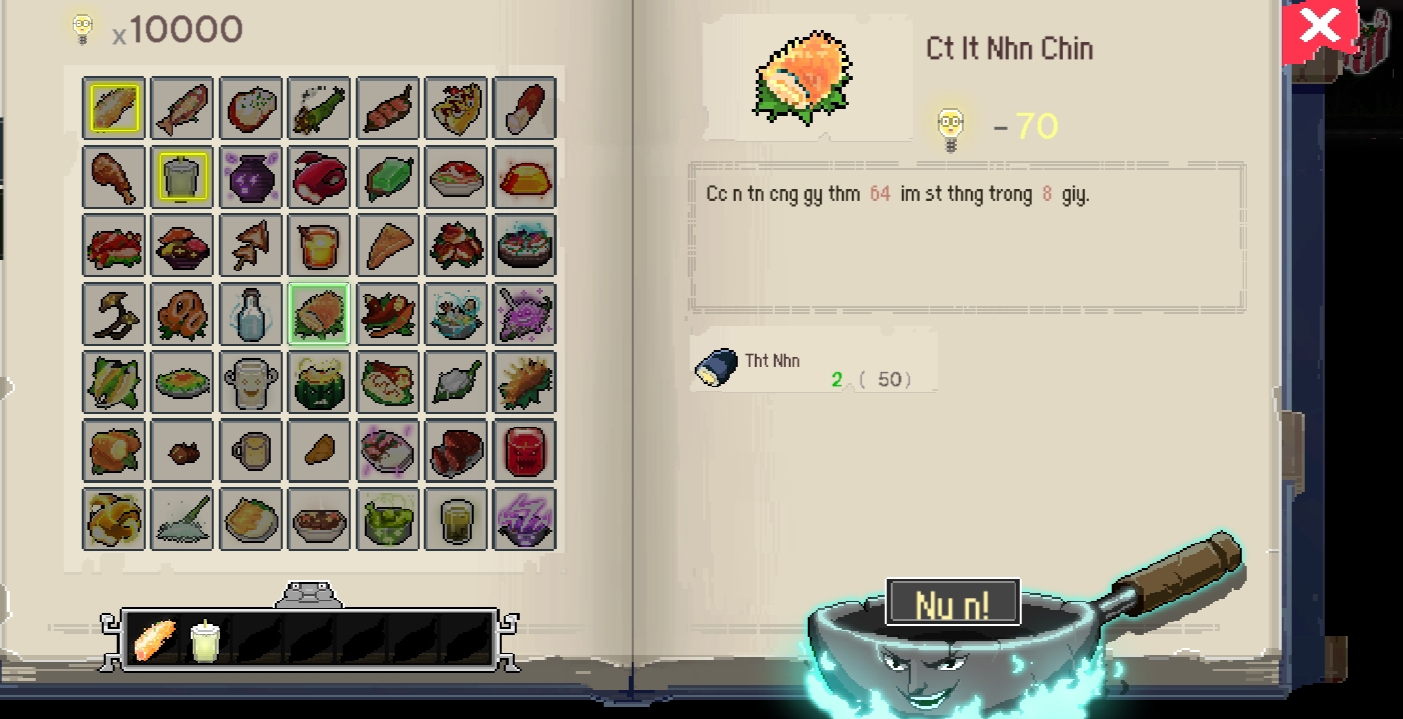1403x719 pixels.
Task: Pick the noodle bowl with red topping
Action: [x=456, y=177]
